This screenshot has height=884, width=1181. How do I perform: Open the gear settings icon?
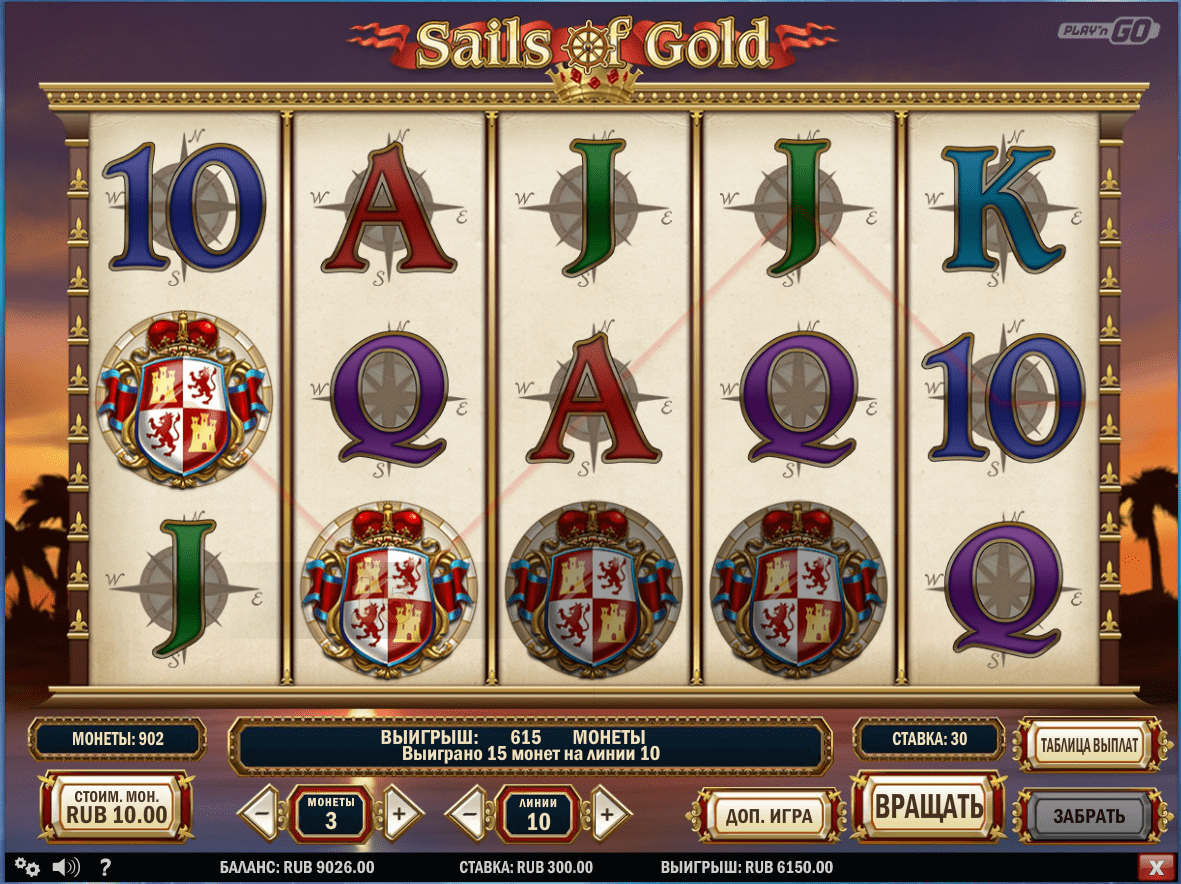click(x=27, y=867)
